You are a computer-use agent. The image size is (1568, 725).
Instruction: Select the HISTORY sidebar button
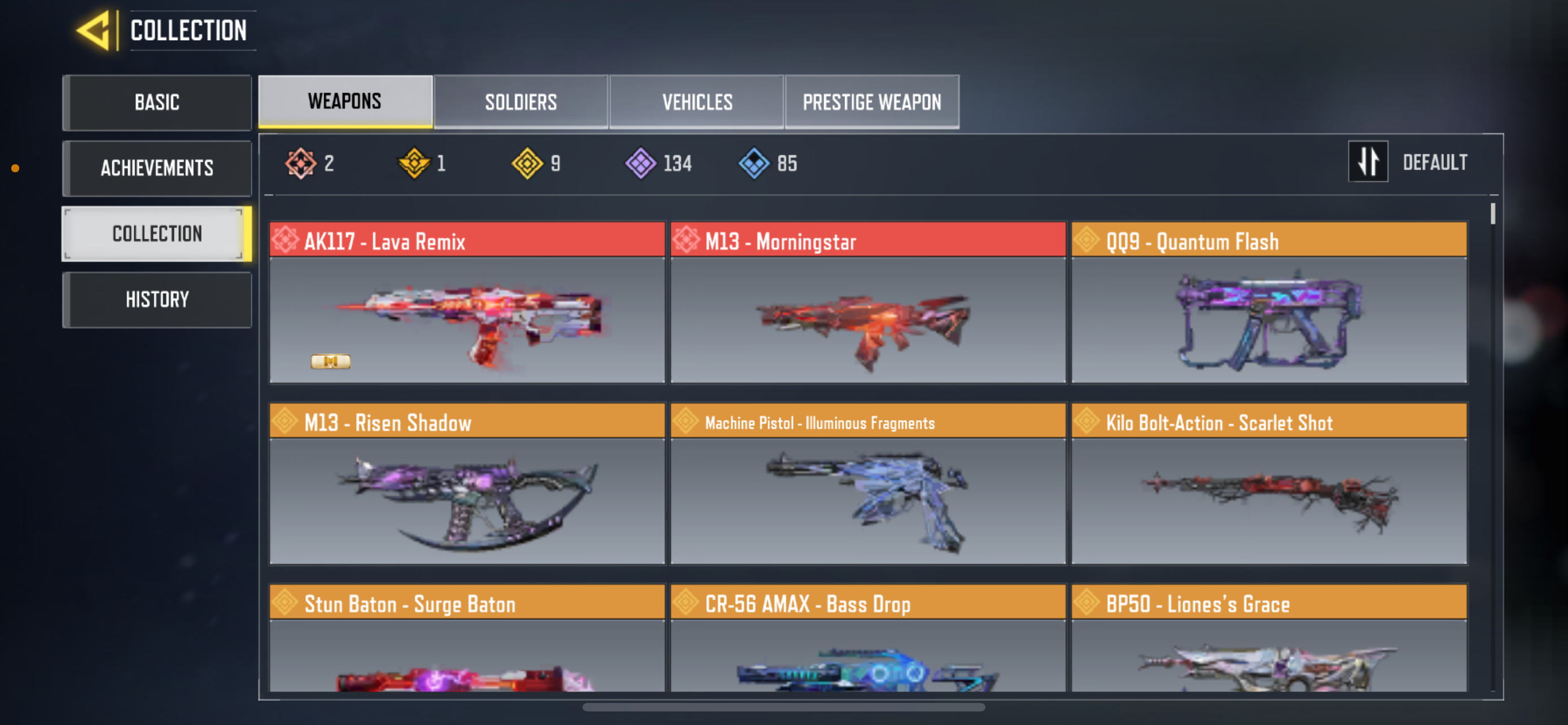(157, 299)
